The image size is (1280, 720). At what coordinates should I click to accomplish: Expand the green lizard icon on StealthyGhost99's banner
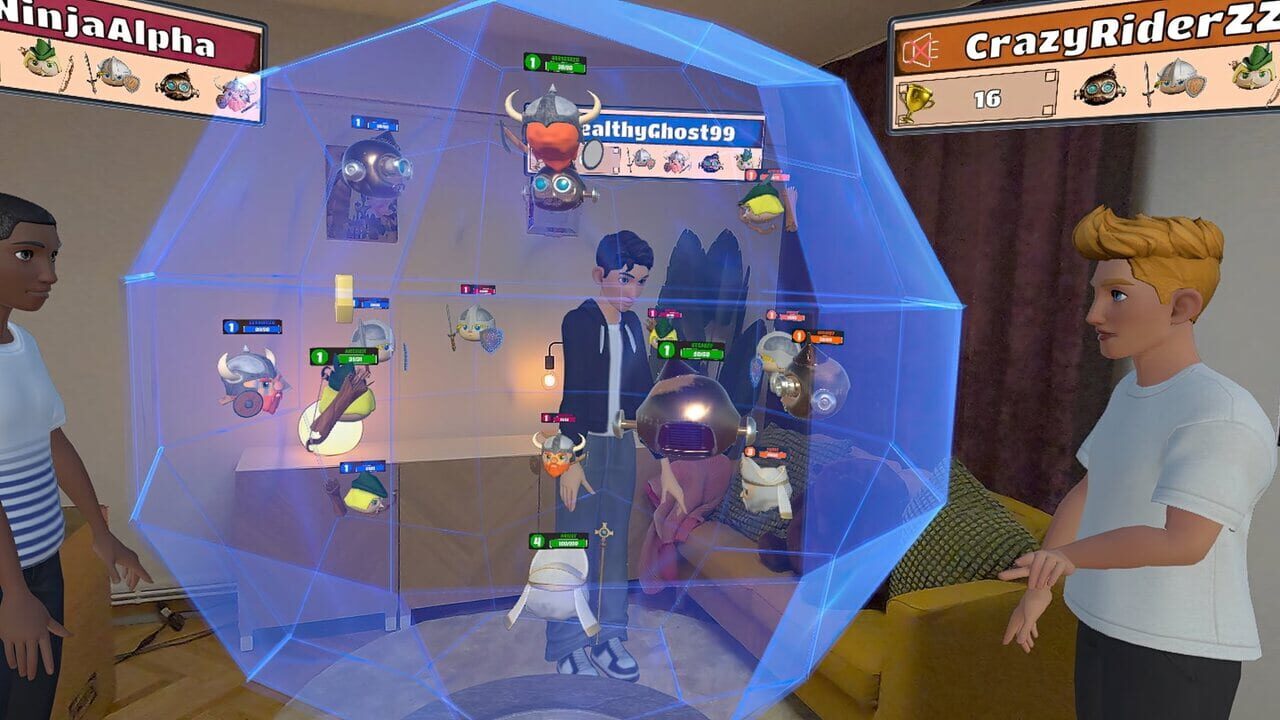point(744,157)
